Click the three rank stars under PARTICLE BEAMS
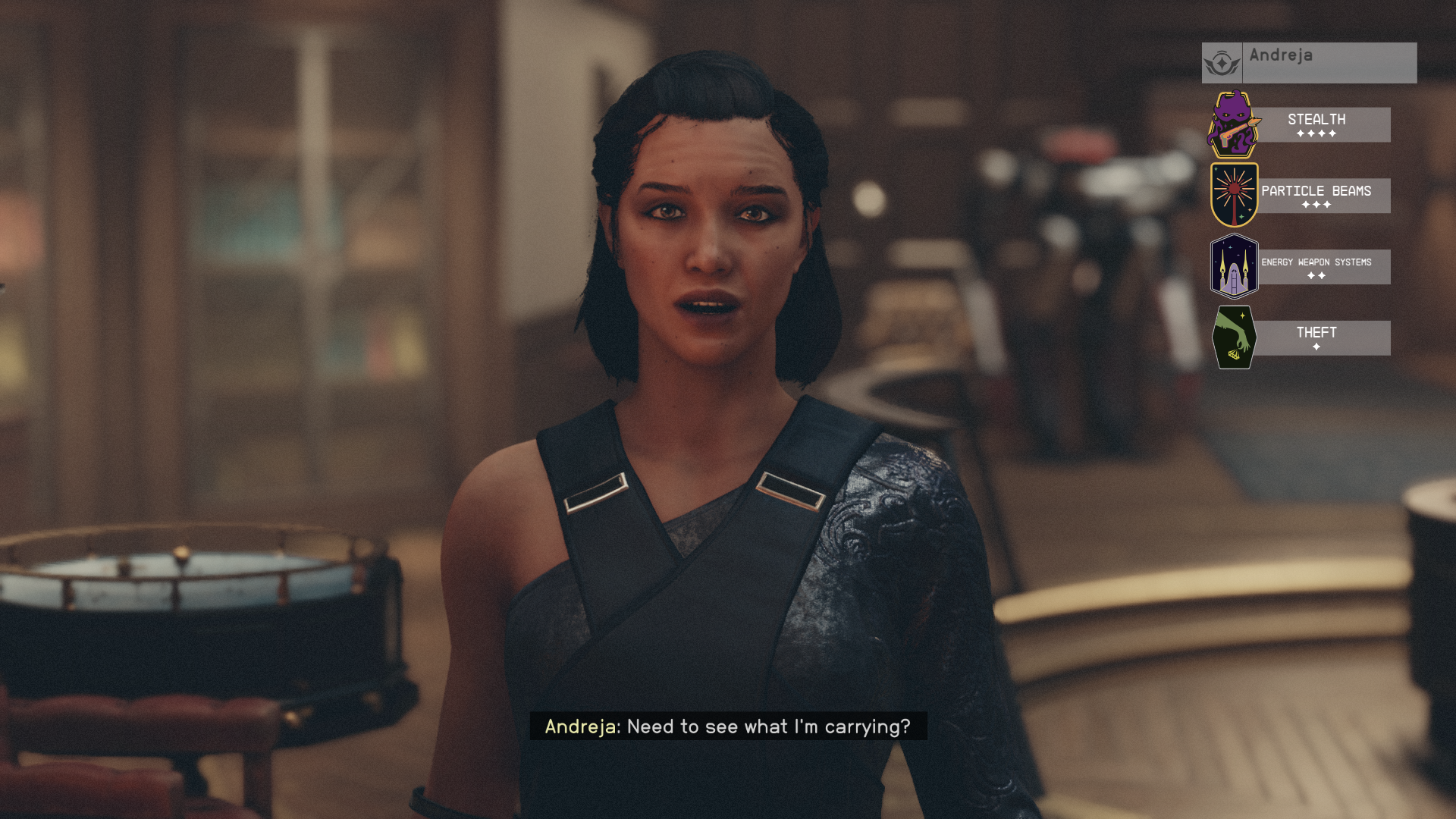This screenshot has width=1456, height=819. (1316, 205)
